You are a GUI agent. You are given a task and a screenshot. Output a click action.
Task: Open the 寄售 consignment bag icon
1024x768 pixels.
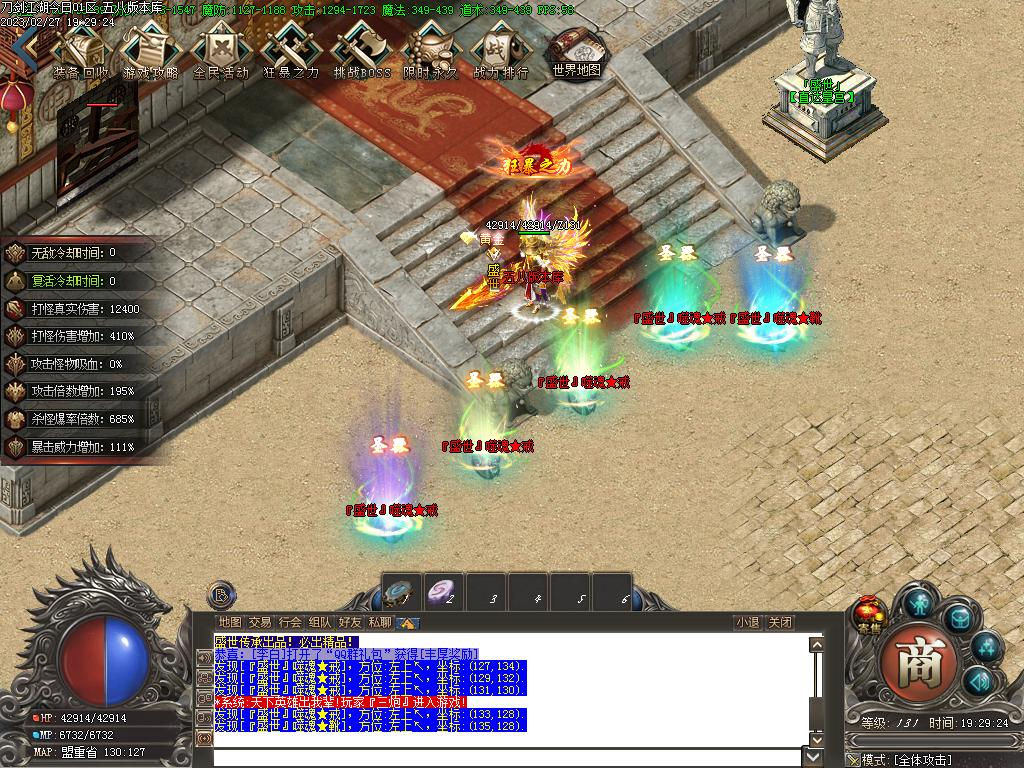tap(869, 615)
